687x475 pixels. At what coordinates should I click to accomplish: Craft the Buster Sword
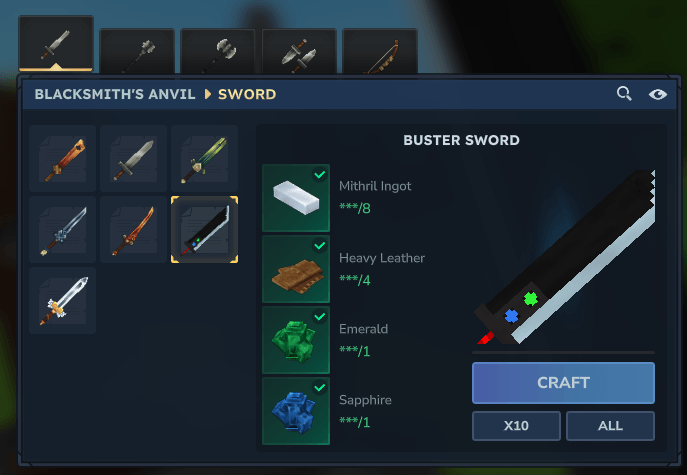pos(563,383)
